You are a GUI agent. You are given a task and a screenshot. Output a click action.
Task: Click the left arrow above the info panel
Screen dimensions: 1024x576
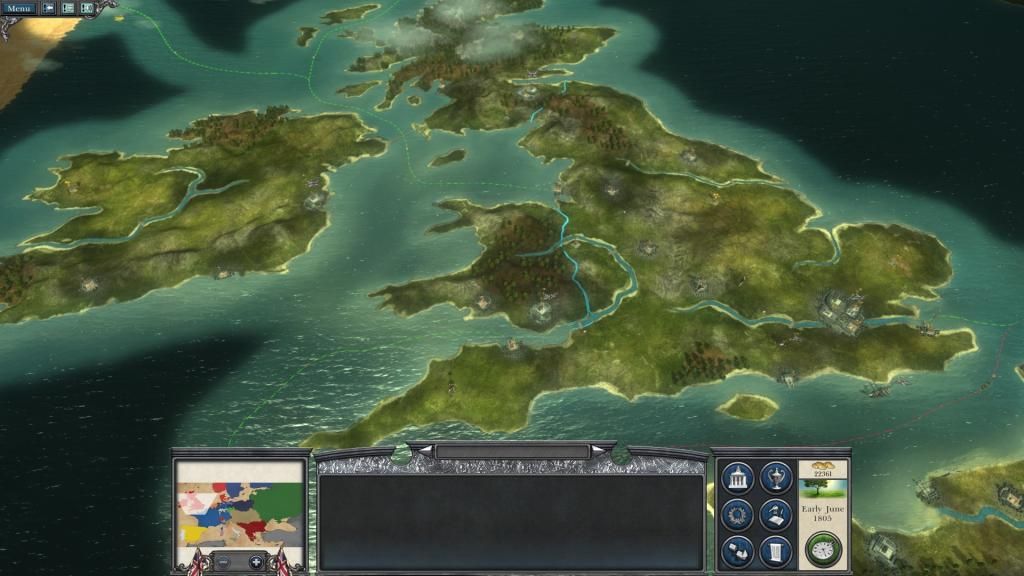pyautogui.click(x=424, y=451)
